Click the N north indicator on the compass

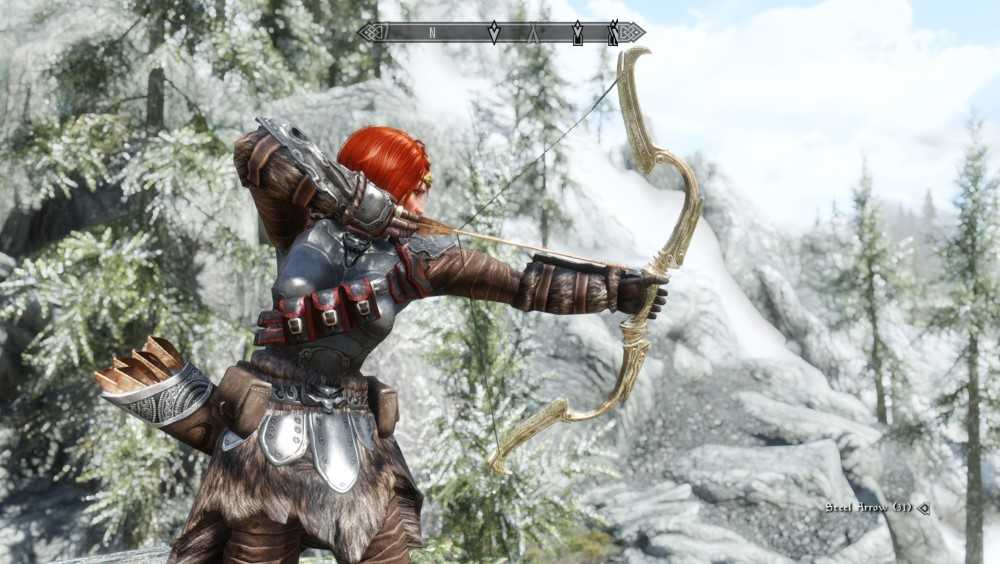tap(432, 33)
